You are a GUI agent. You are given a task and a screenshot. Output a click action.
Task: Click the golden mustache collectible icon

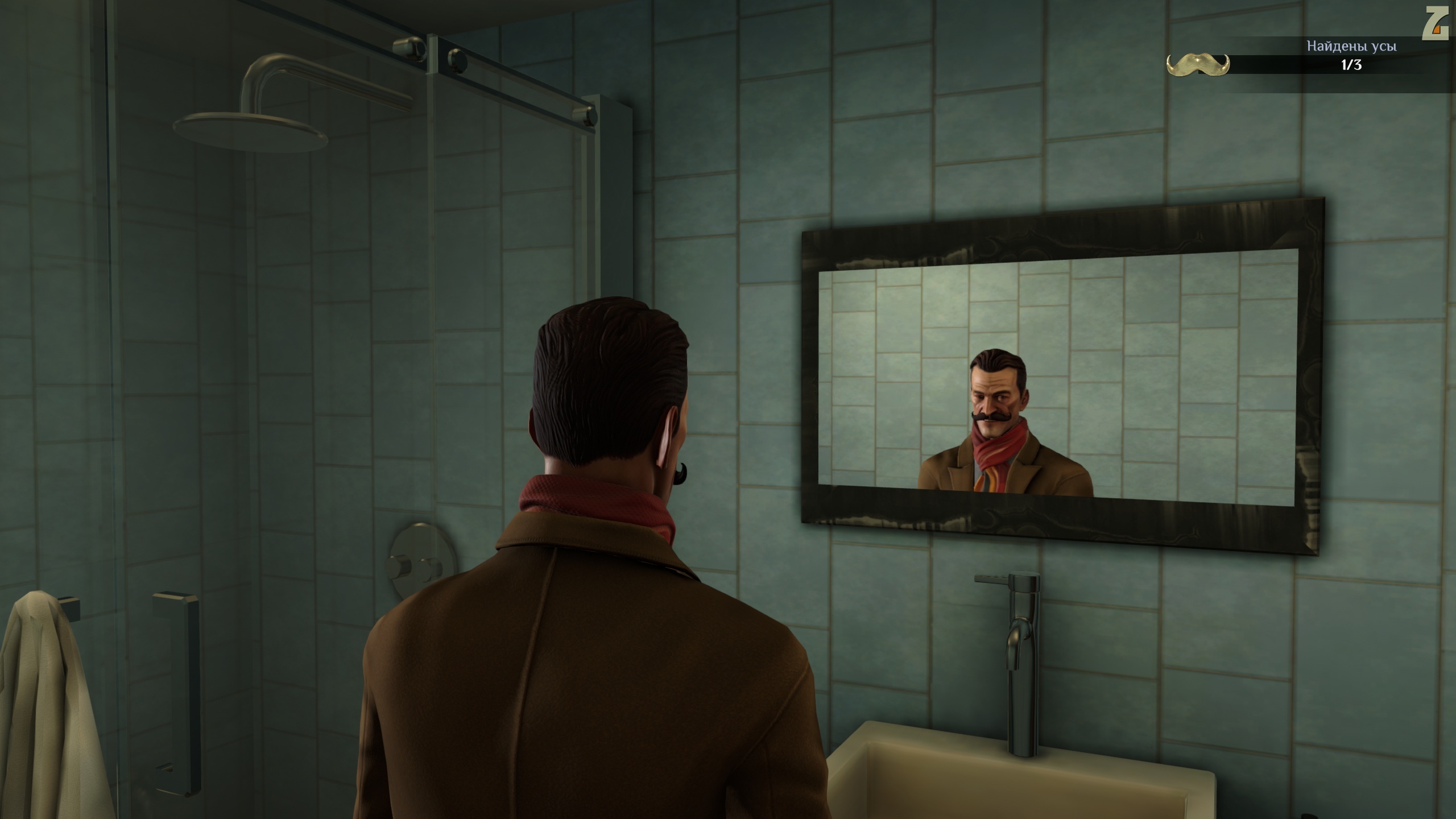tap(1197, 64)
